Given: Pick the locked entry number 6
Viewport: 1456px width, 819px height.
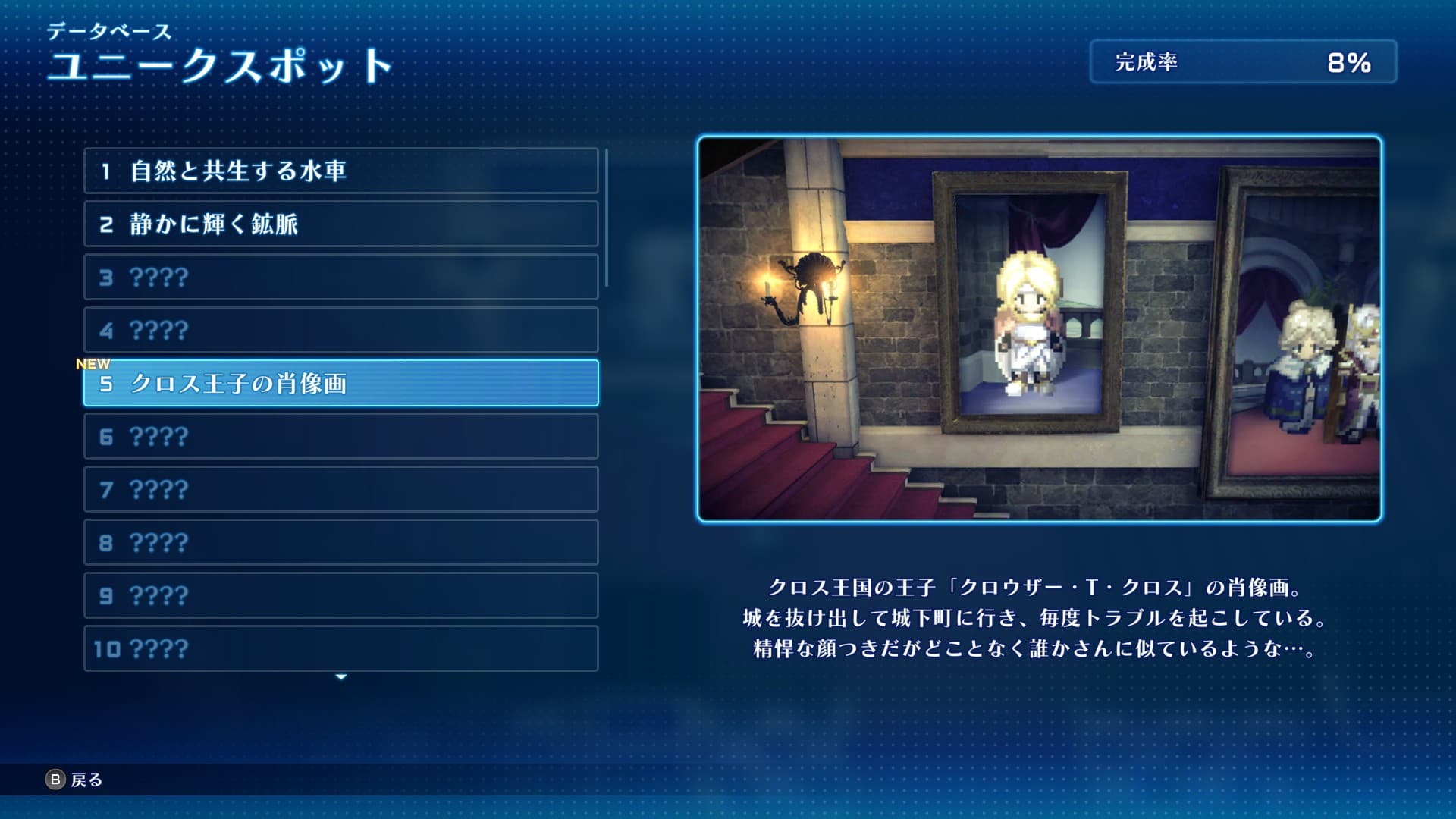Looking at the screenshot, I should tap(340, 436).
